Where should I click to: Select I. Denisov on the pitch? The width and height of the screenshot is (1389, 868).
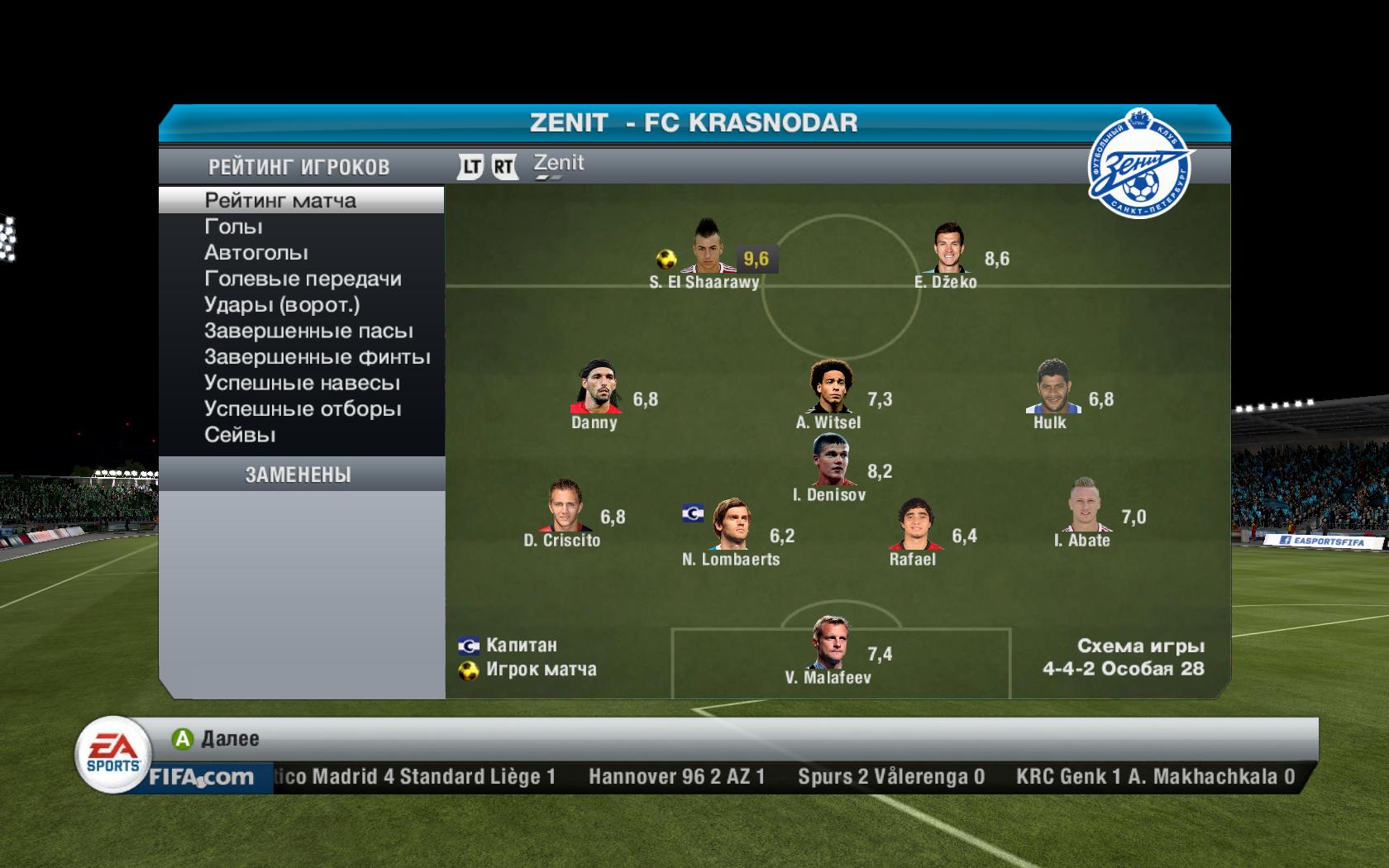coord(831,461)
